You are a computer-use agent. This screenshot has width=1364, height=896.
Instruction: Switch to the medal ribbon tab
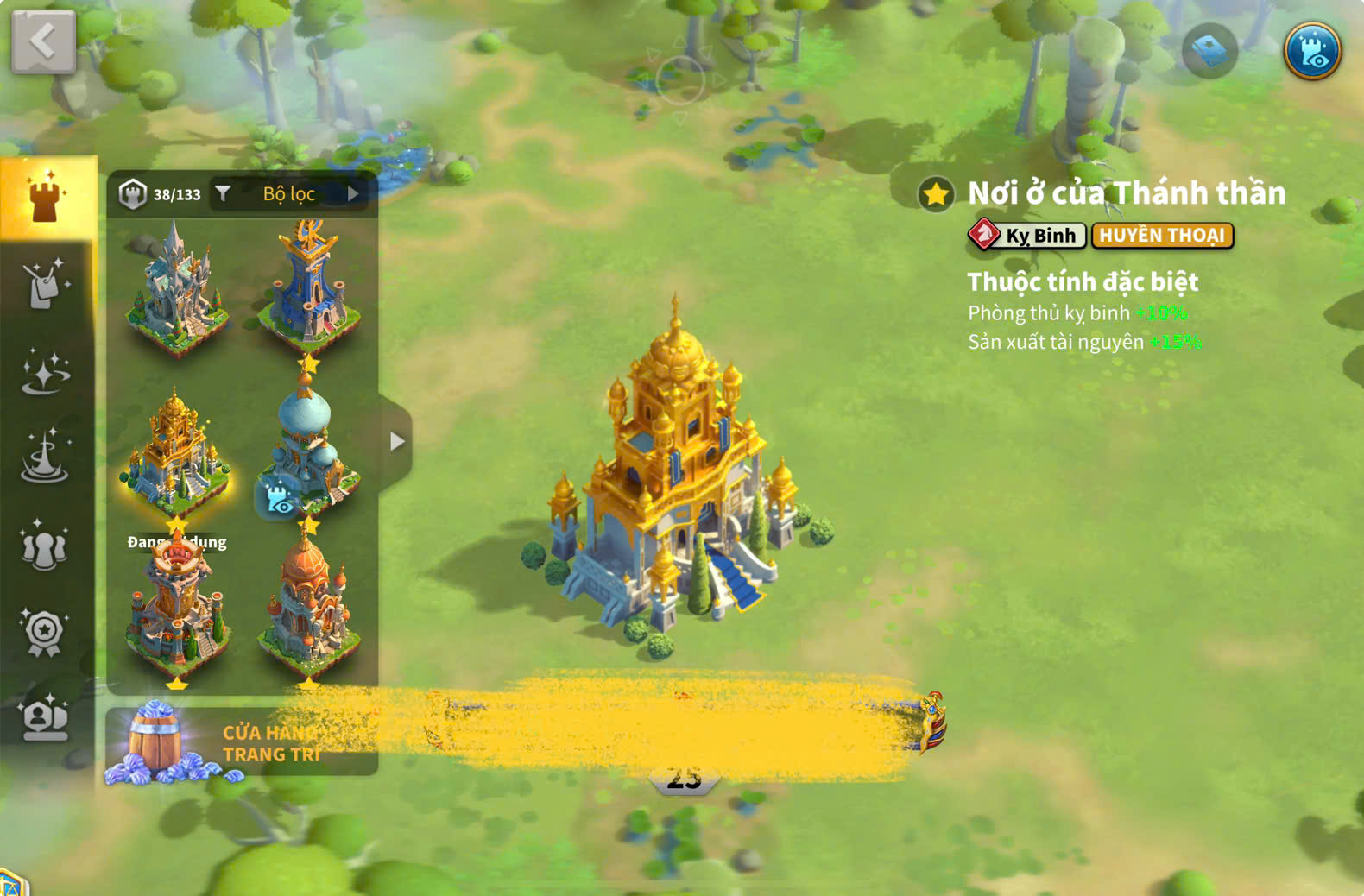(45, 634)
